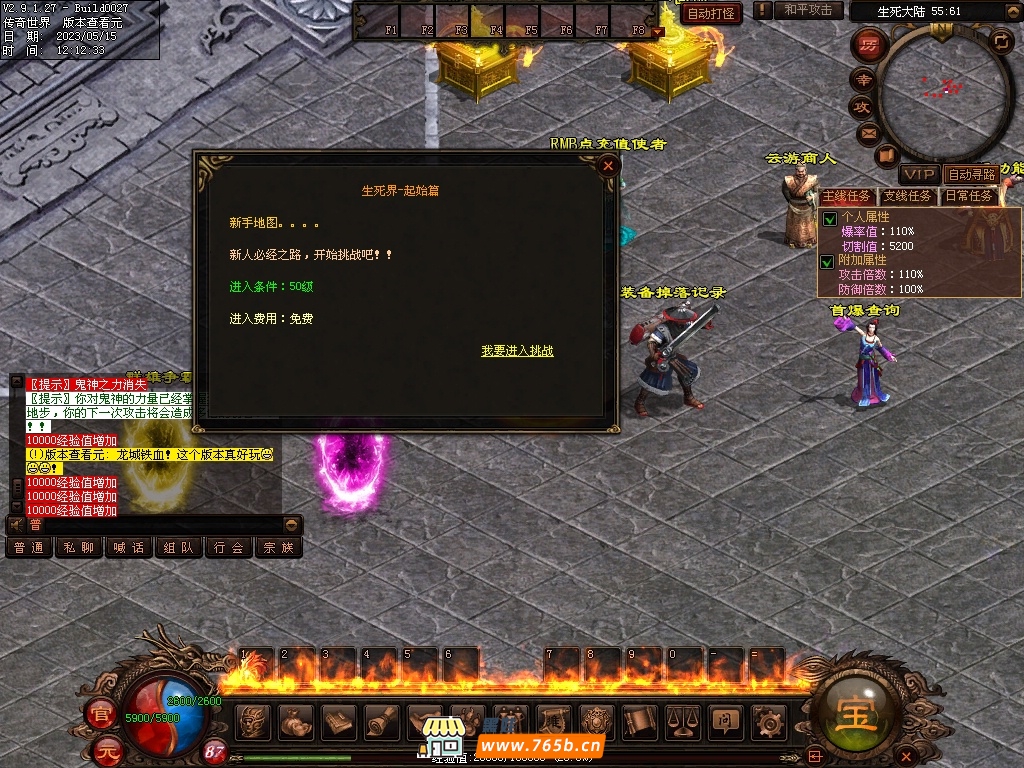Enable 自动寻路 auto-pathfinding
The width and height of the screenshot is (1024, 768).
coord(972,175)
